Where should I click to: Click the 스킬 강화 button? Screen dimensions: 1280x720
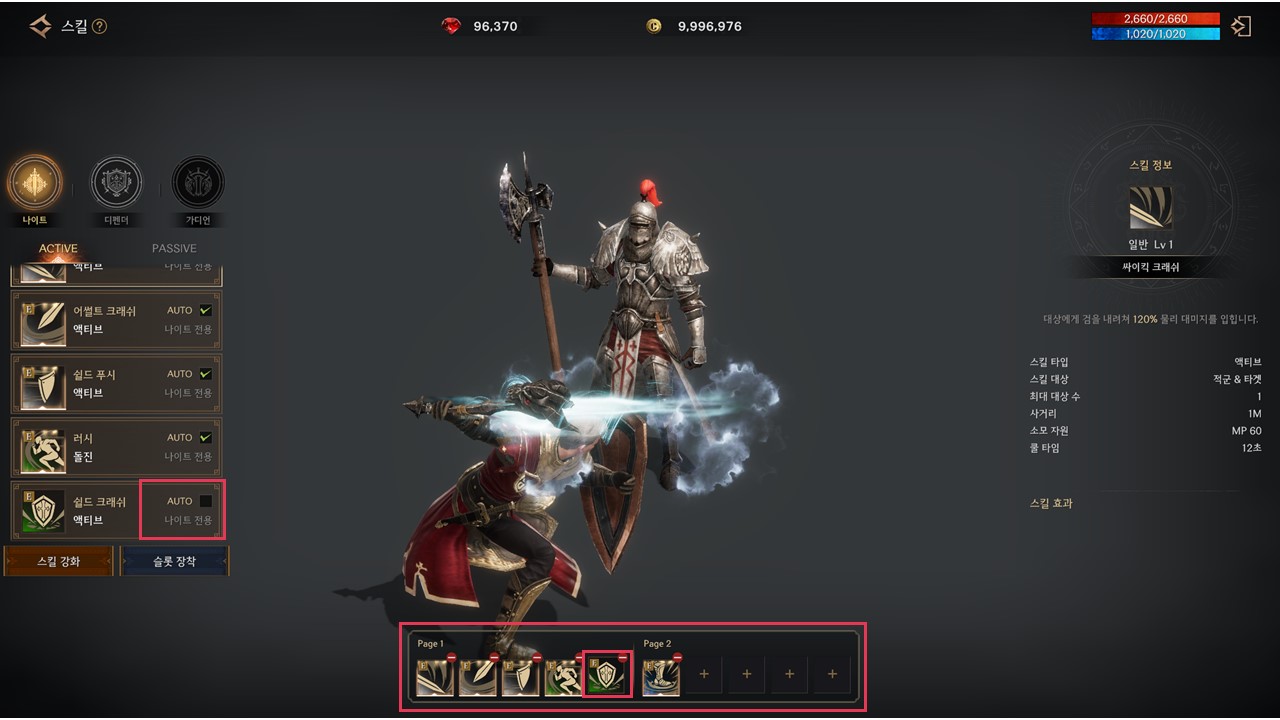click(59, 561)
